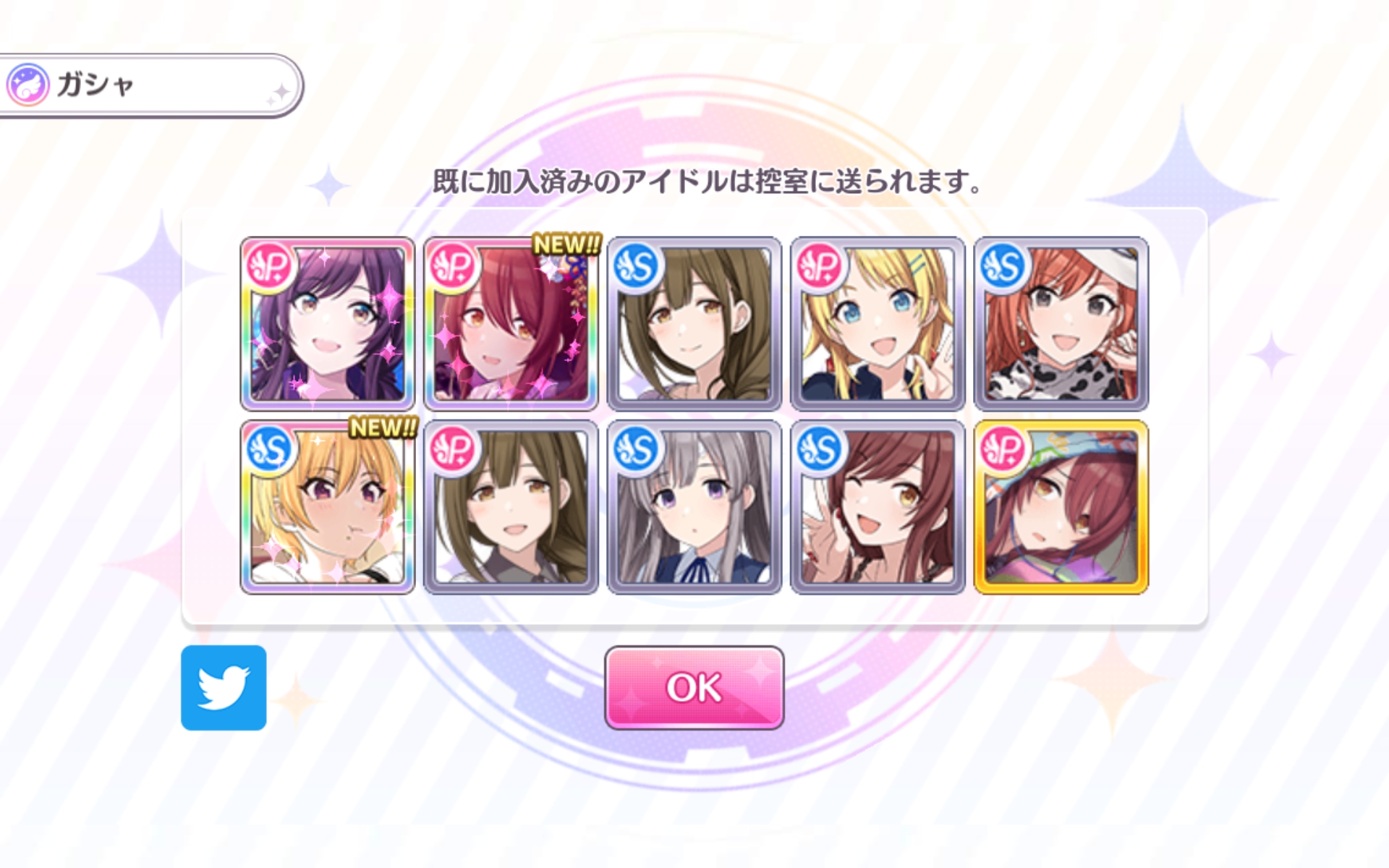Confirm the gacha results with OK
The image size is (1389, 868).
694,687
